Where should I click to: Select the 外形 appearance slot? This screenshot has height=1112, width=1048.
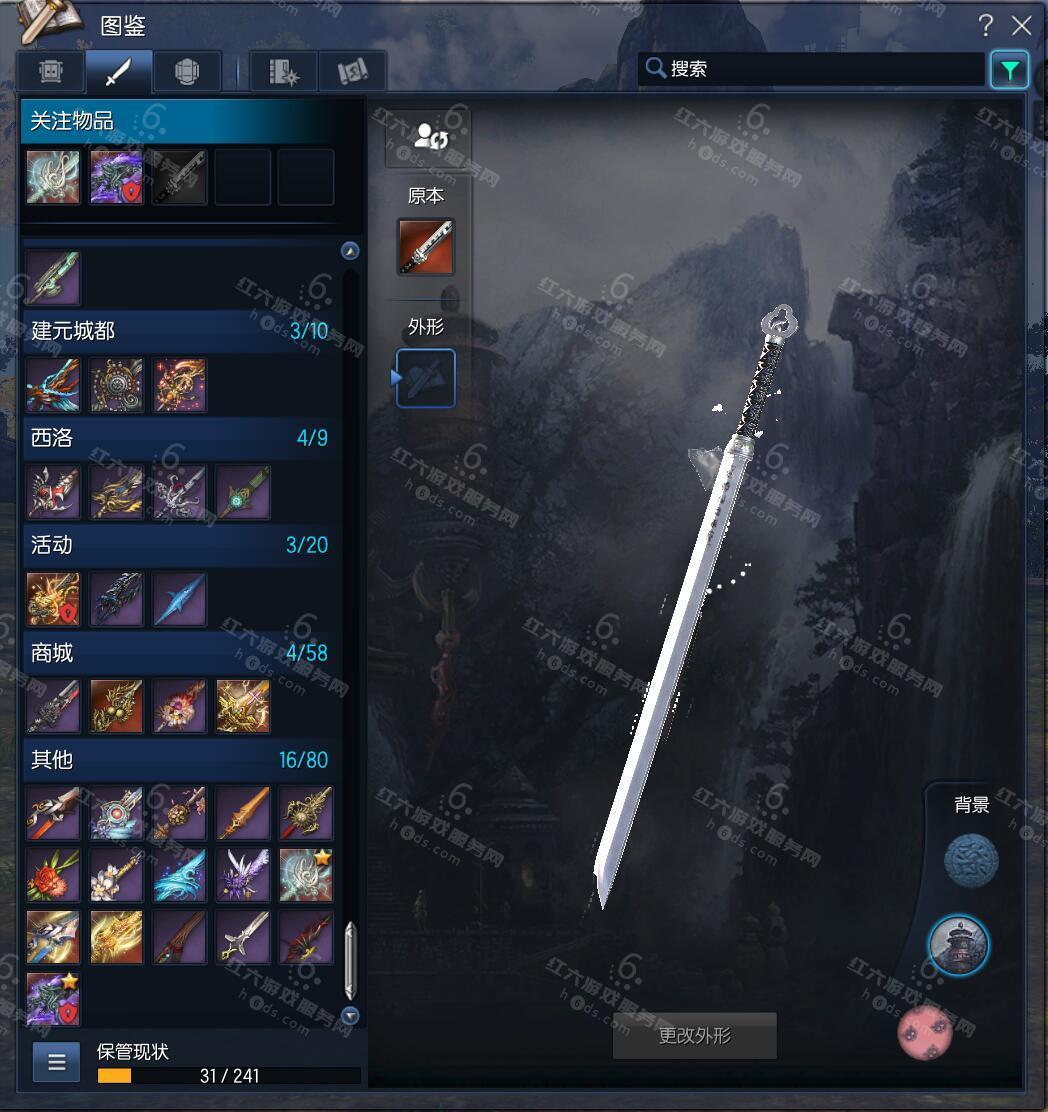pos(426,378)
